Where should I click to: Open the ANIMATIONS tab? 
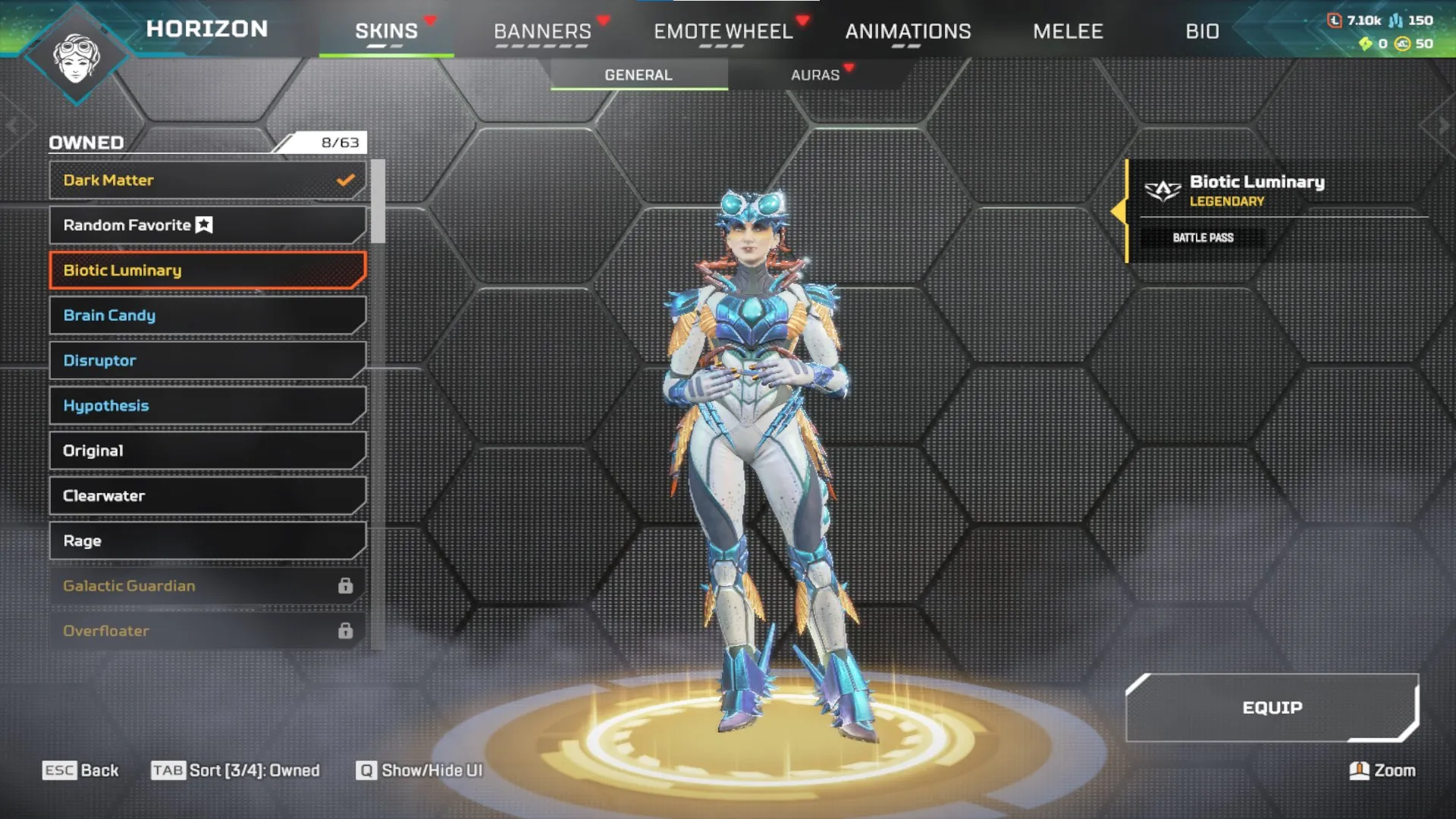pos(909,32)
